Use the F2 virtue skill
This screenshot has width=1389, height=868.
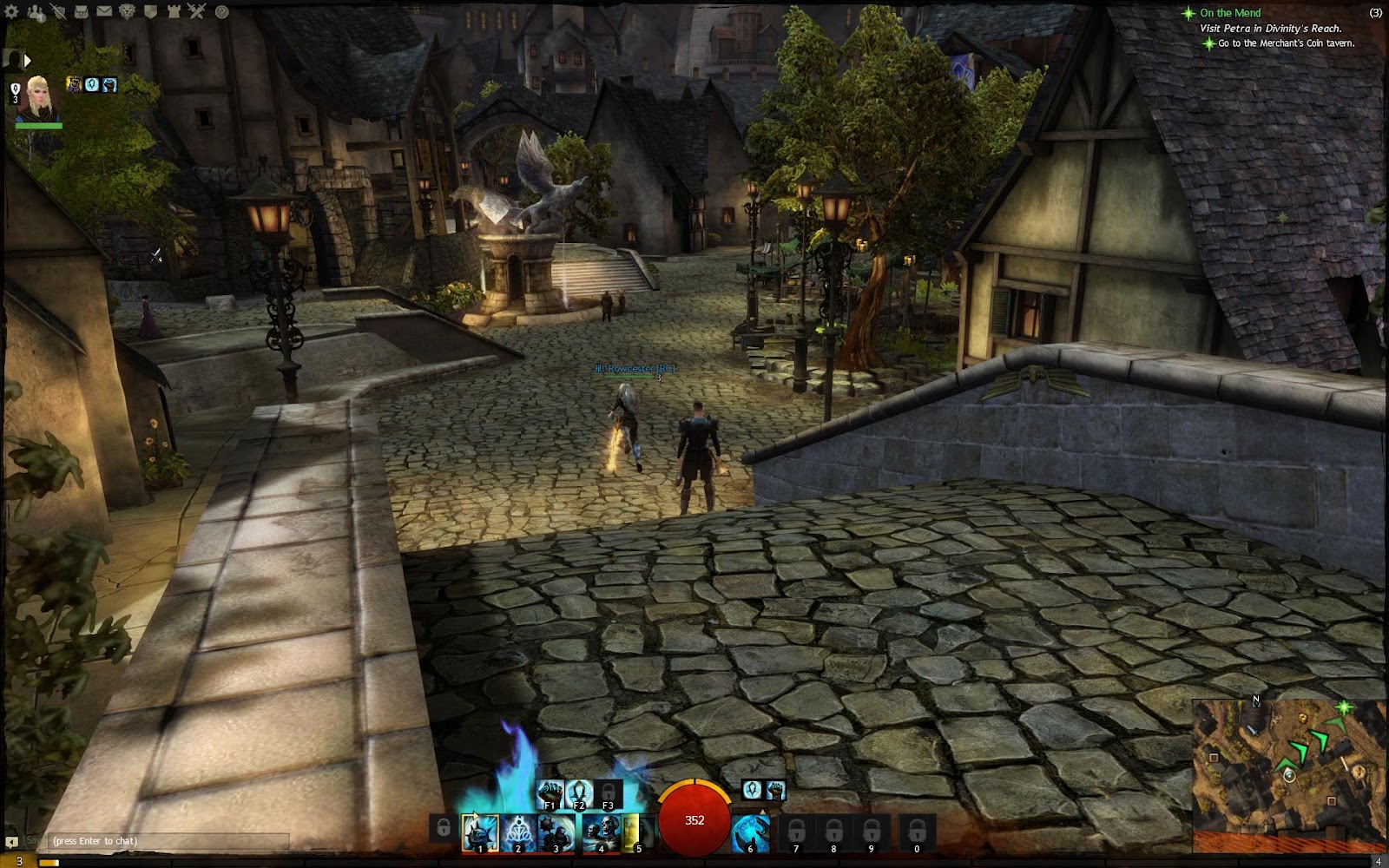pos(579,792)
